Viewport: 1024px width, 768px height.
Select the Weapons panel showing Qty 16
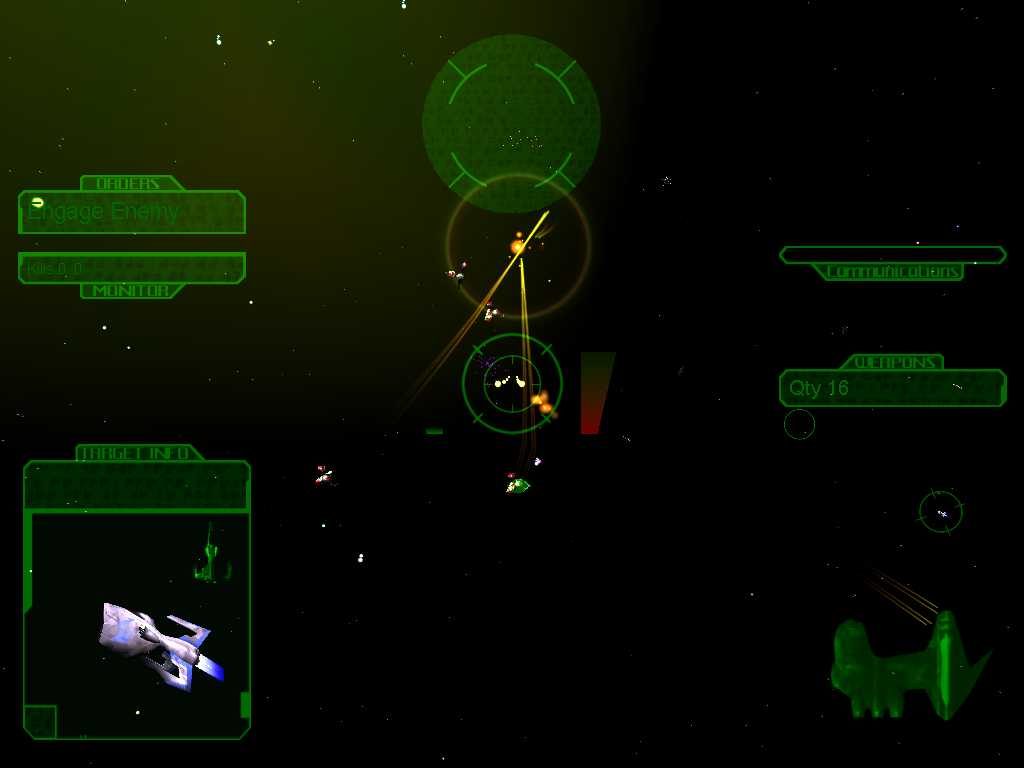(x=892, y=388)
